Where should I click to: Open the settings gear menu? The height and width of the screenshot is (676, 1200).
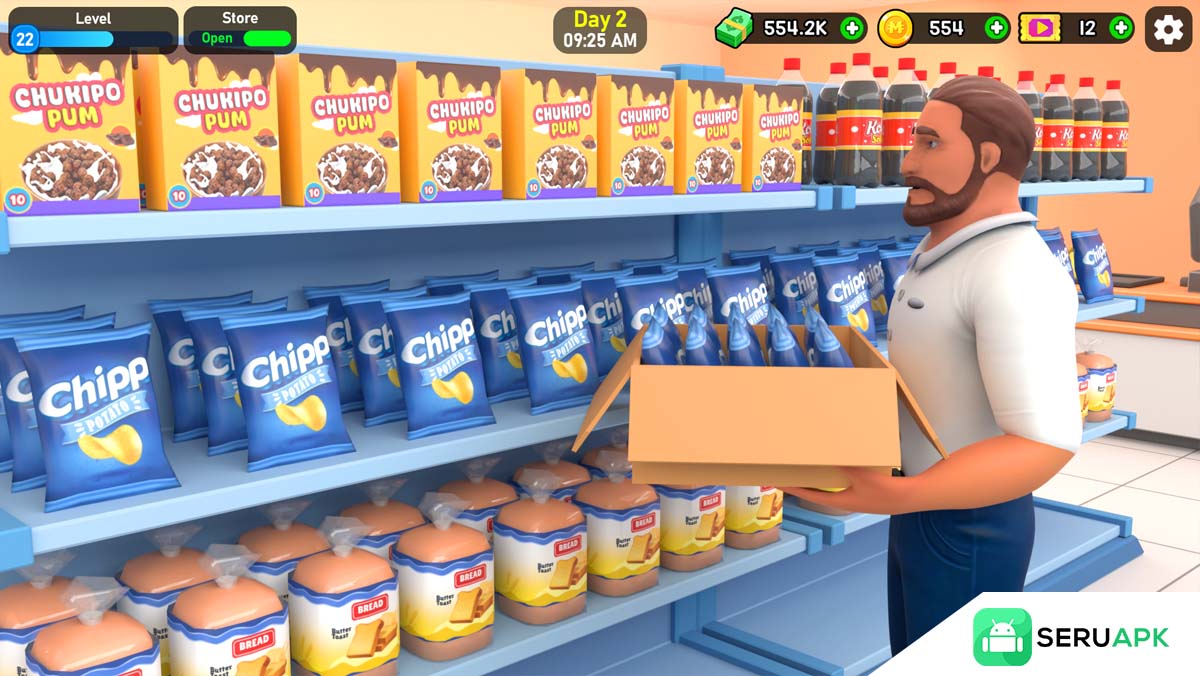pos(1168,29)
